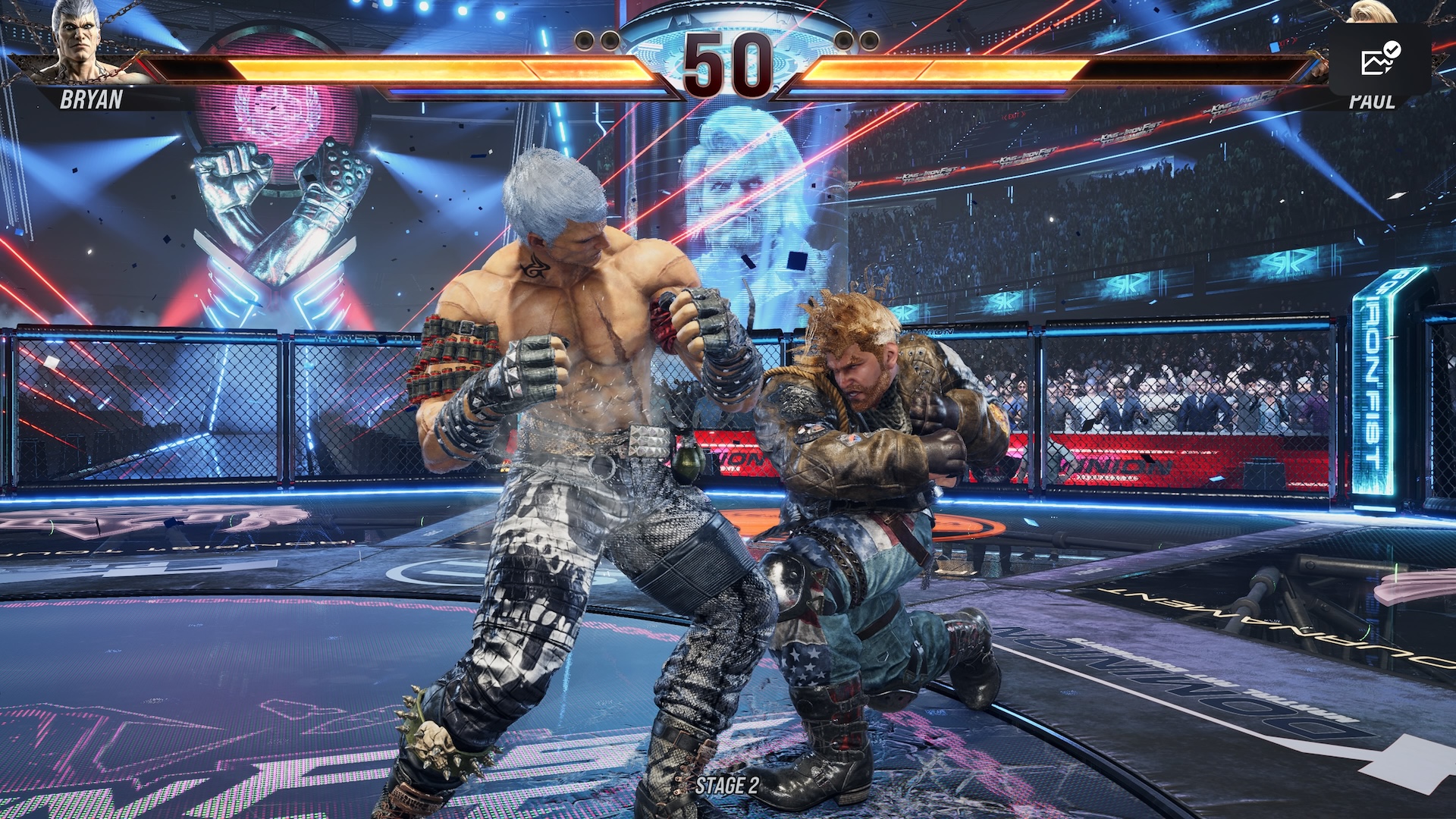Select Bryan's character portrait
This screenshot has width=1456, height=819.
tap(80, 42)
